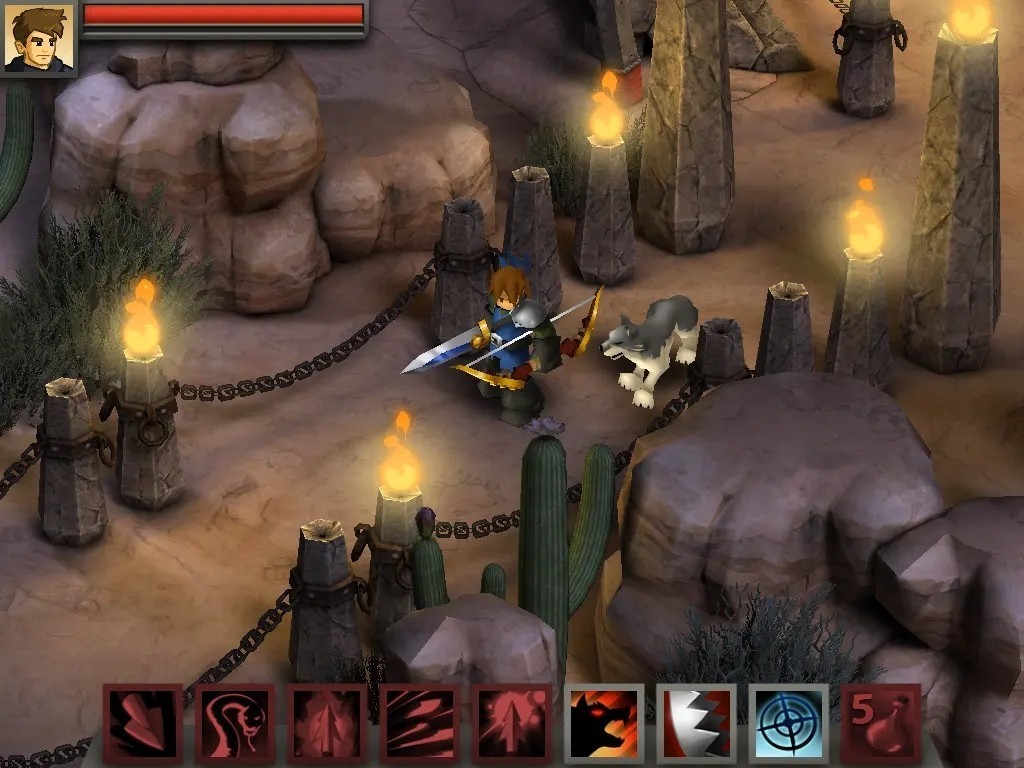Cast the explosive arrow skill
Screen dimensions: 1024x768
(512, 723)
